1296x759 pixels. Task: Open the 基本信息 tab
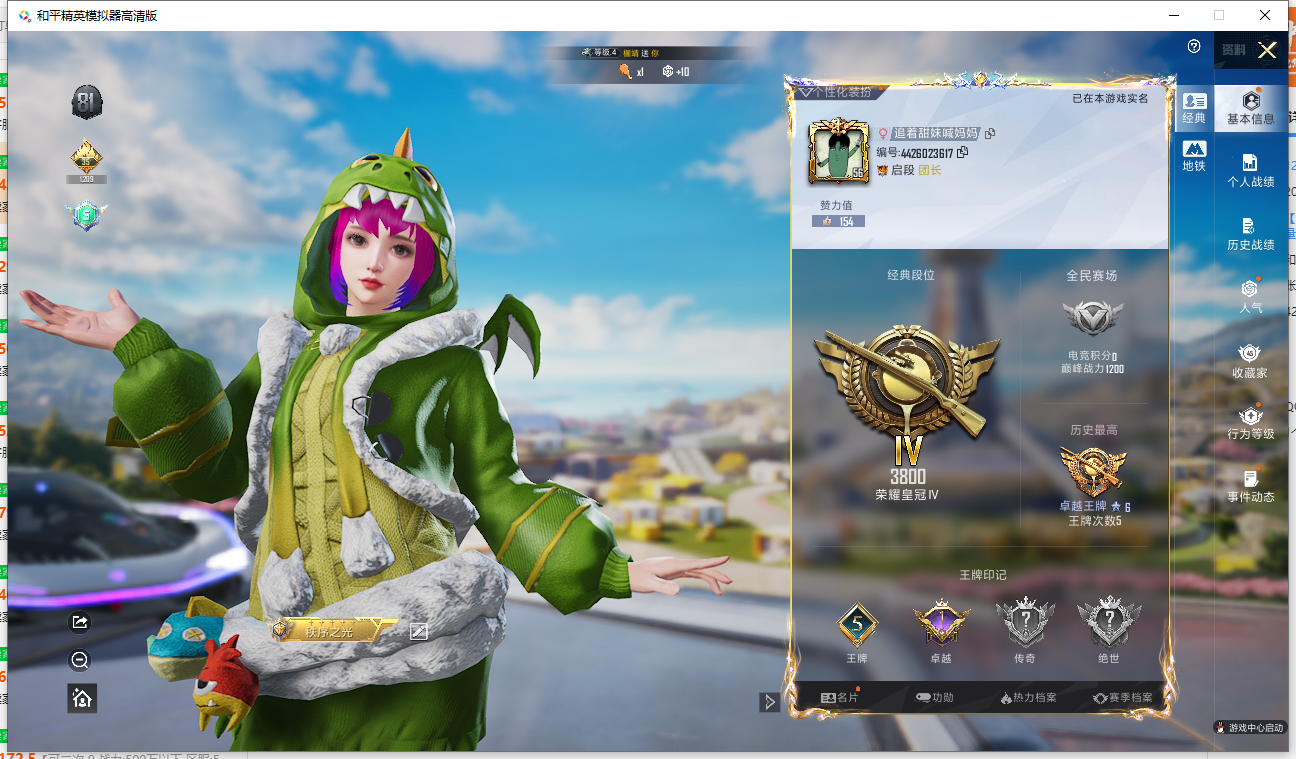click(1250, 107)
